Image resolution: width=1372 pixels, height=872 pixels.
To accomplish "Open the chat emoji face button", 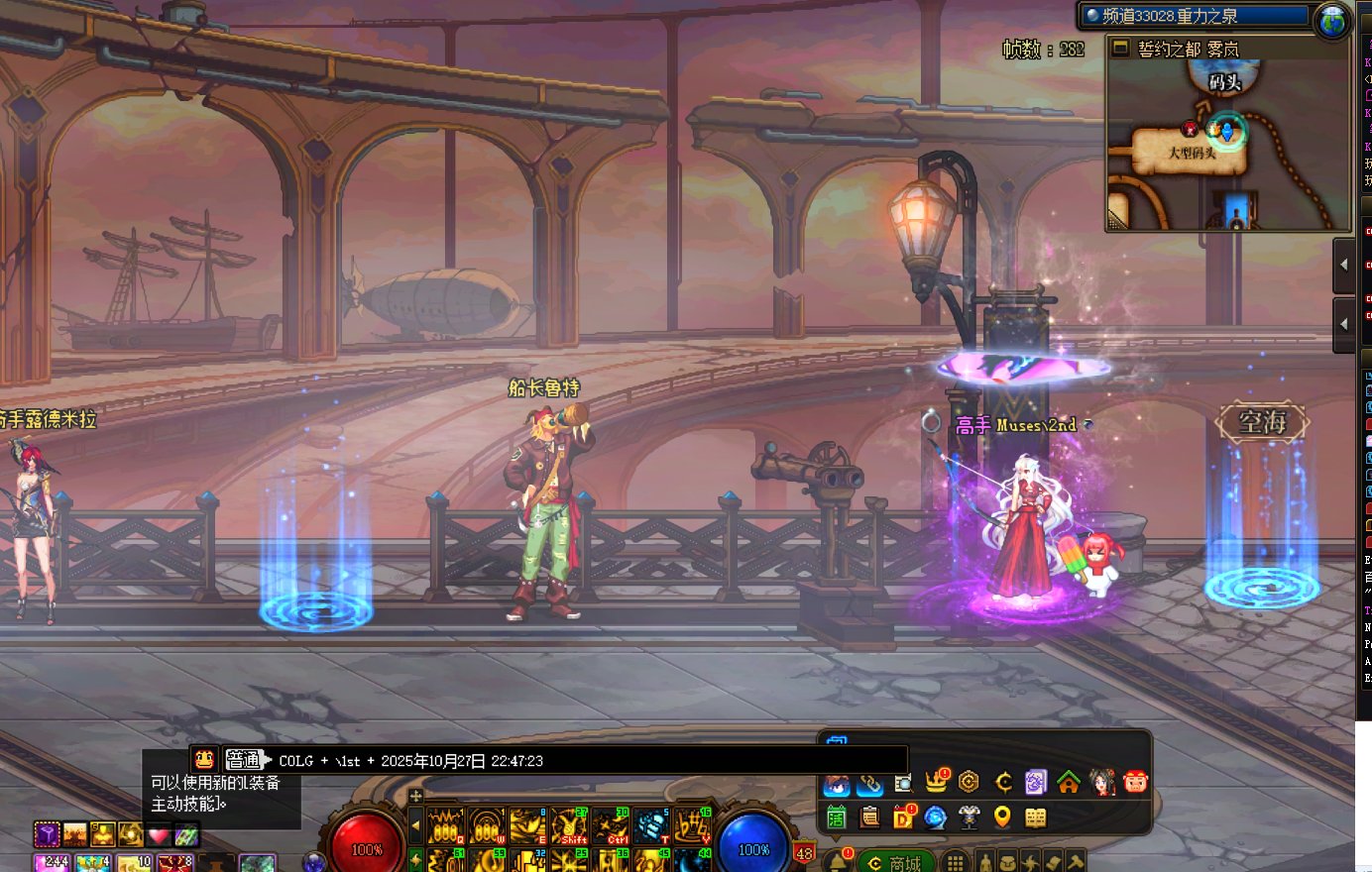I will pos(204,760).
